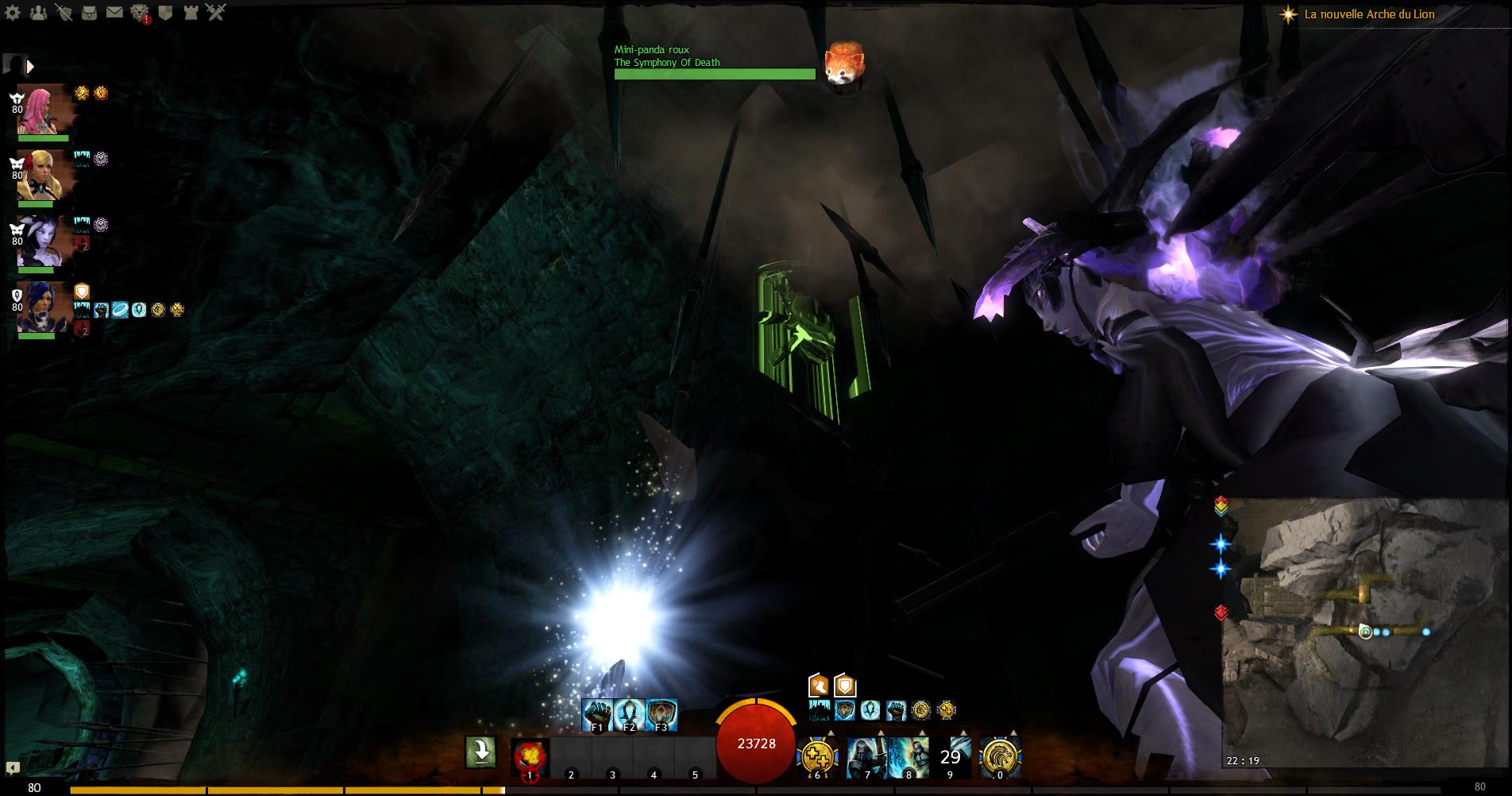Open the Black Lion Trading Post lion icon
1512x796 pixels.
click(x=140, y=13)
